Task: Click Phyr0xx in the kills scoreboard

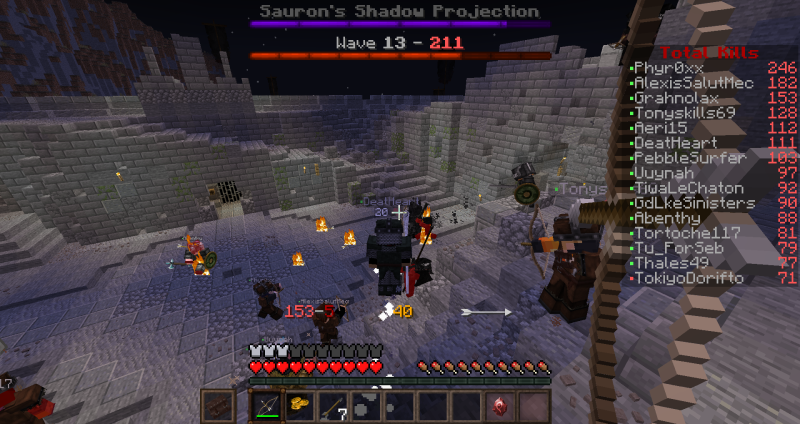Action: point(669,68)
